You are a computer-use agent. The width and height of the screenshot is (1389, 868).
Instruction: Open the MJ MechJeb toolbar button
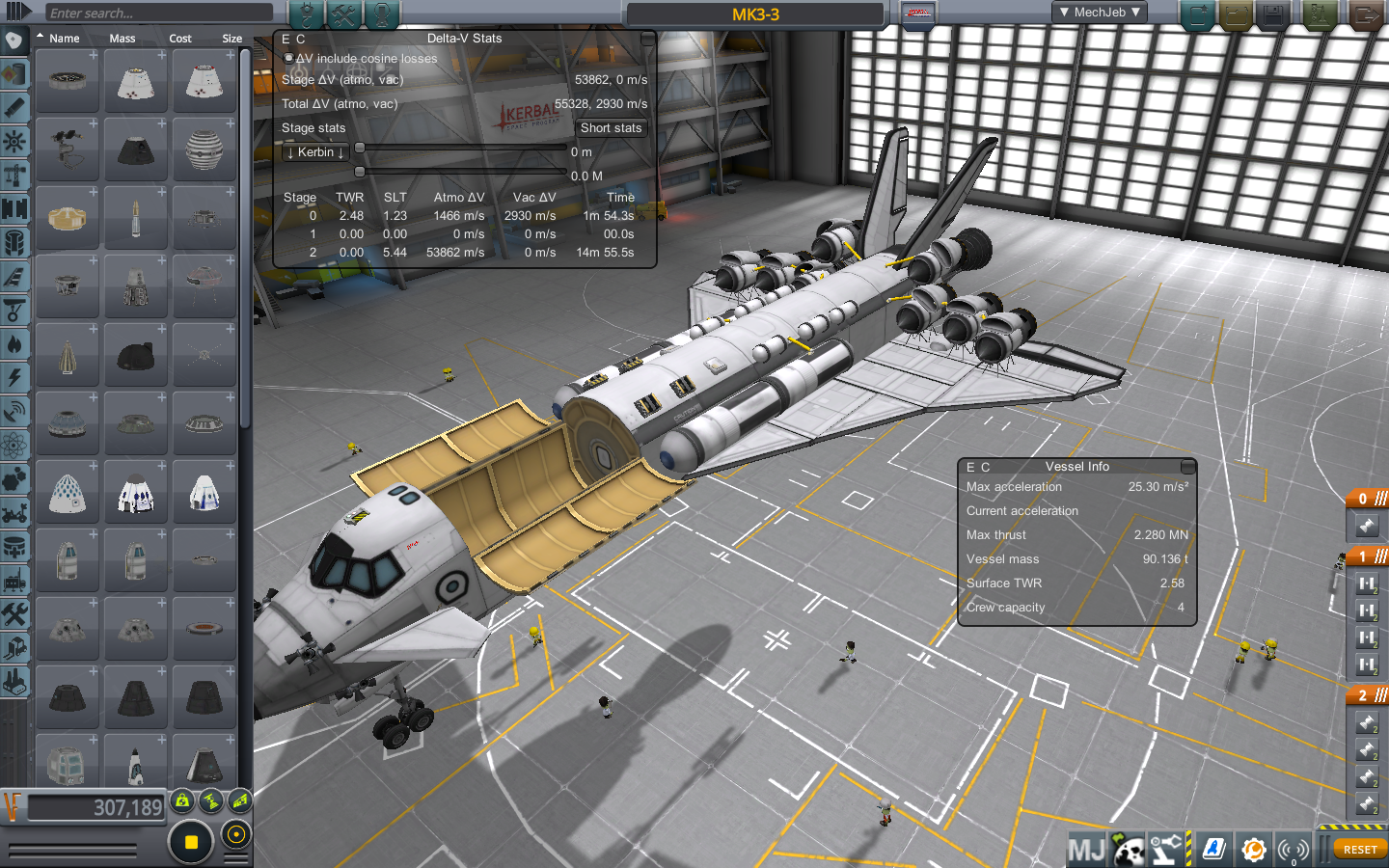[1086, 850]
